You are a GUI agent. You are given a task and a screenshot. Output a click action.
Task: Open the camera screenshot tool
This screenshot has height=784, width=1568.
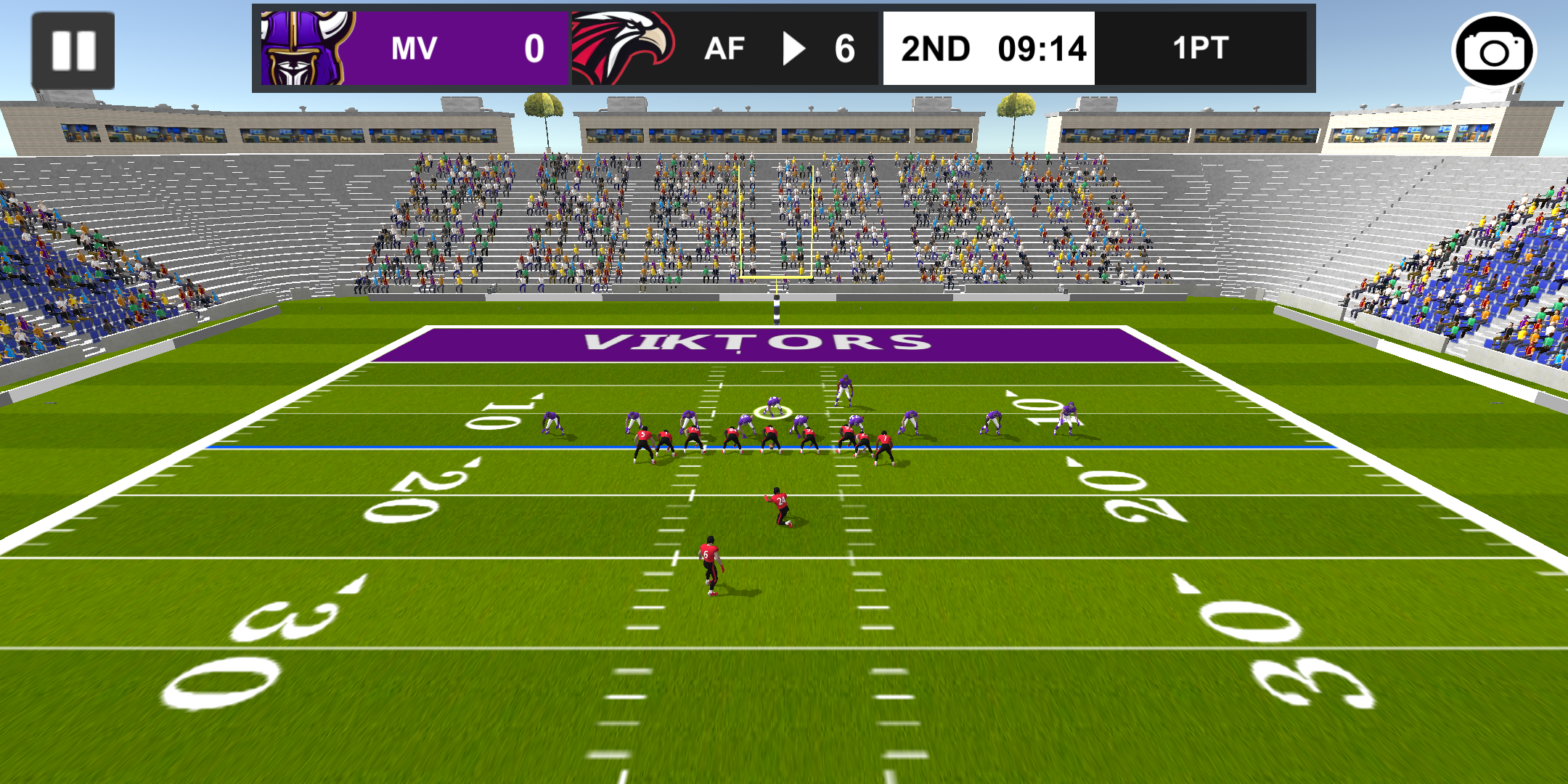tap(1495, 49)
